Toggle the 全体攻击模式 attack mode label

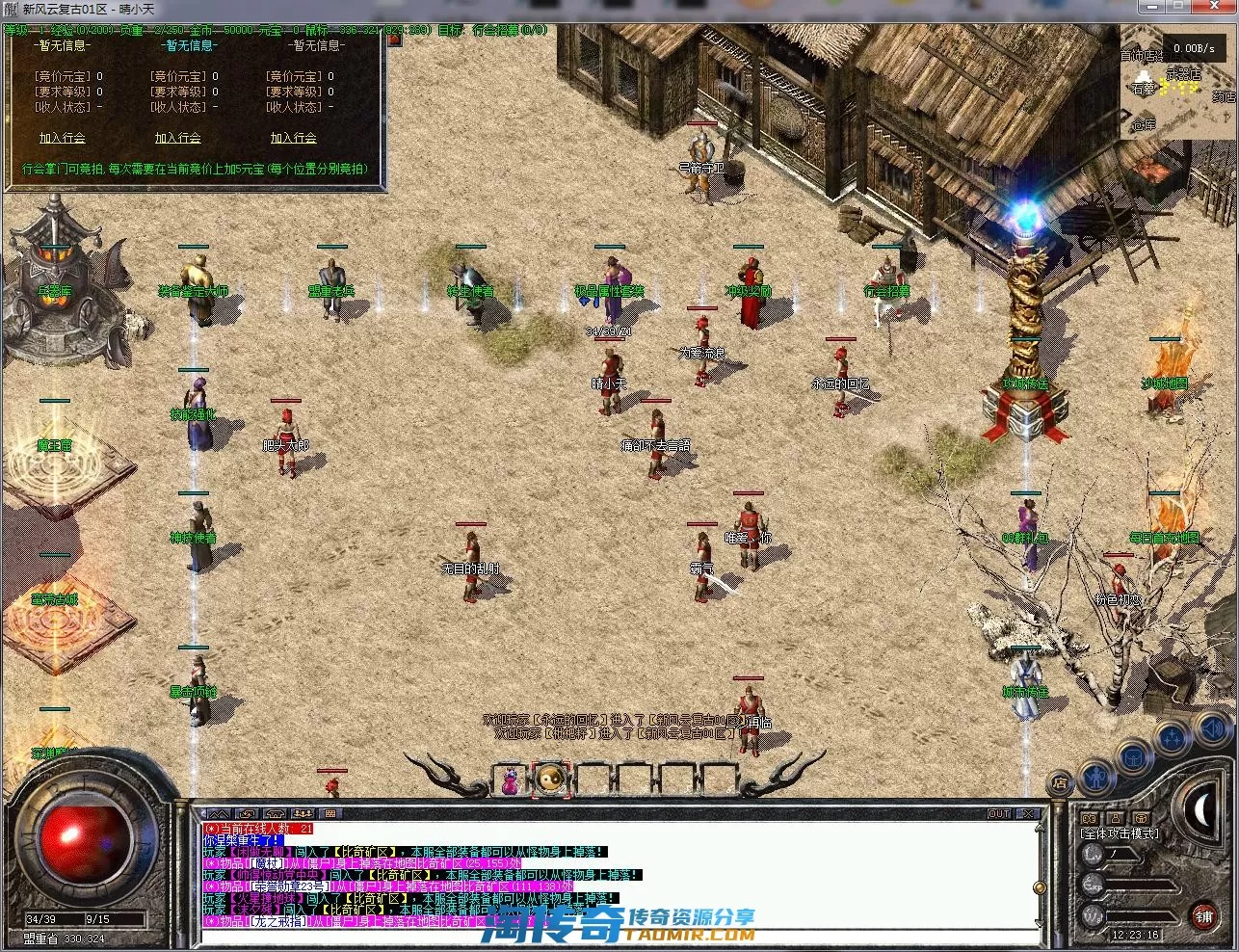click(1120, 833)
